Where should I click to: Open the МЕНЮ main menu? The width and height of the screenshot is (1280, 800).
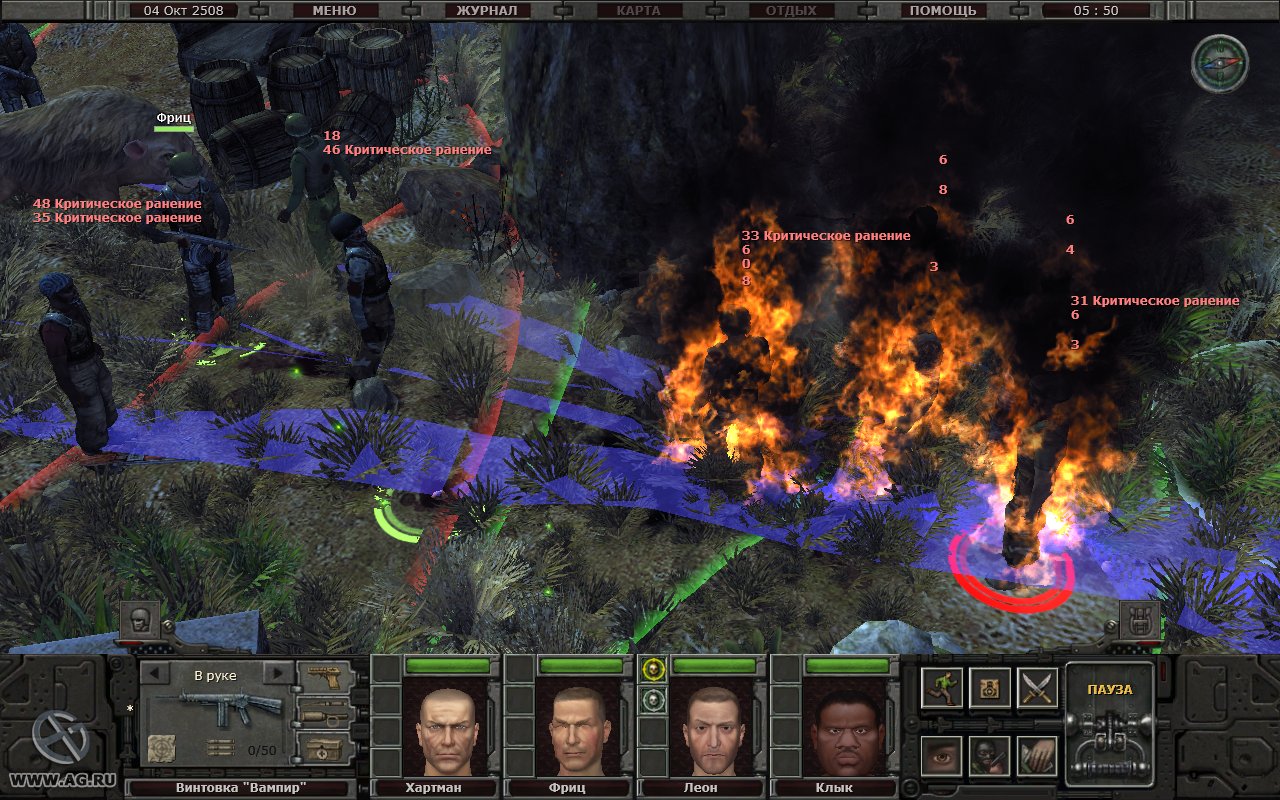(x=334, y=11)
